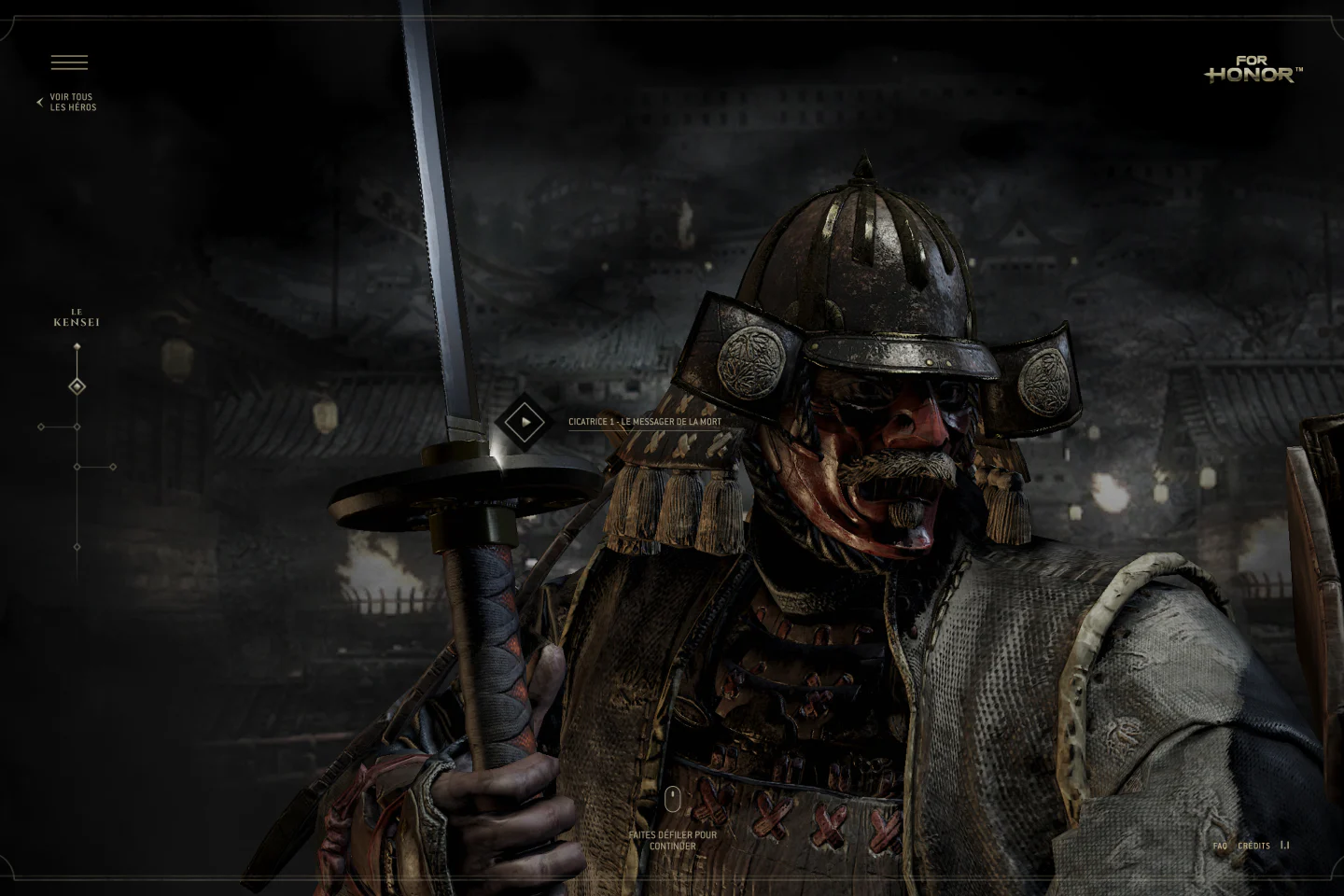Open the FAQ section
The image size is (1344, 896).
(x=1220, y=846)
